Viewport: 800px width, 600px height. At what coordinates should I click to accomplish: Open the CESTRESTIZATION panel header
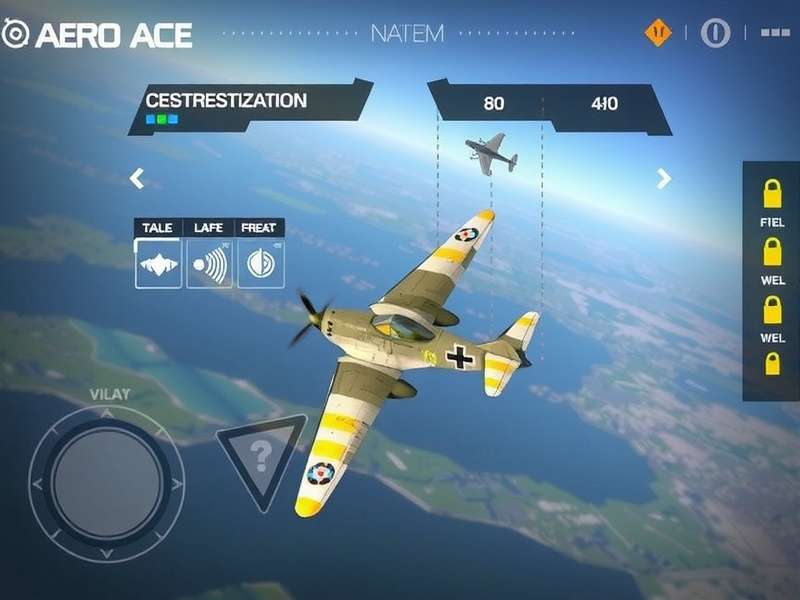pos(227,101)
